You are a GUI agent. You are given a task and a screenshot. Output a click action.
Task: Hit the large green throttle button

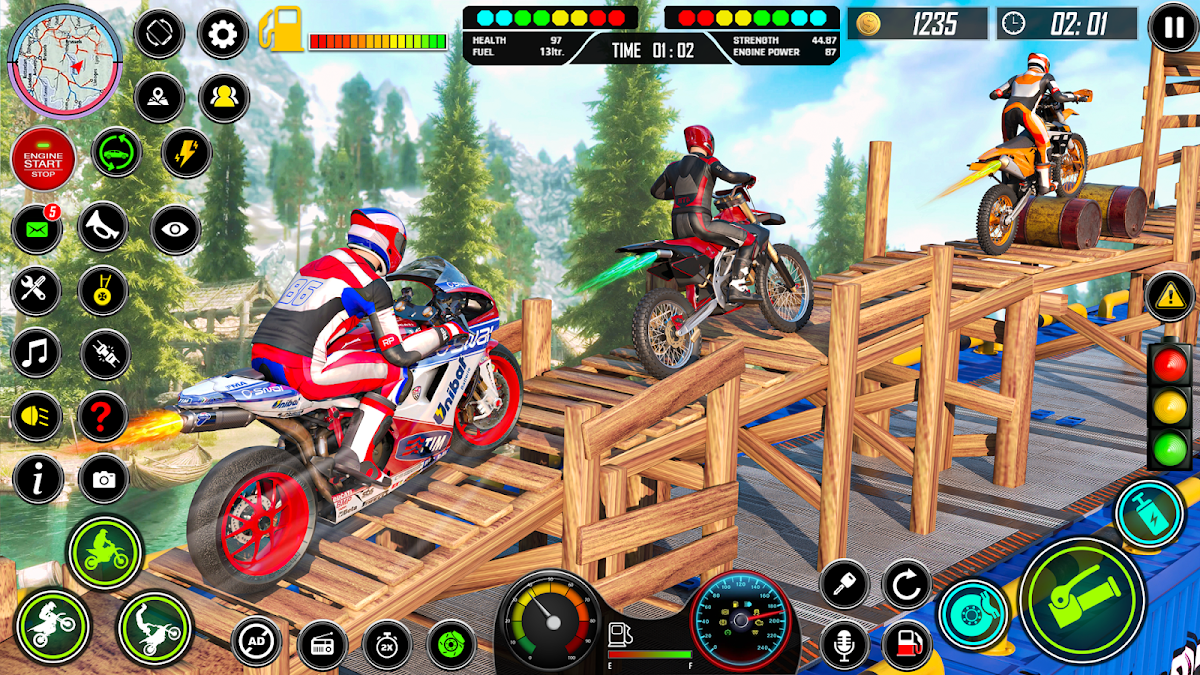[1082, 598]
